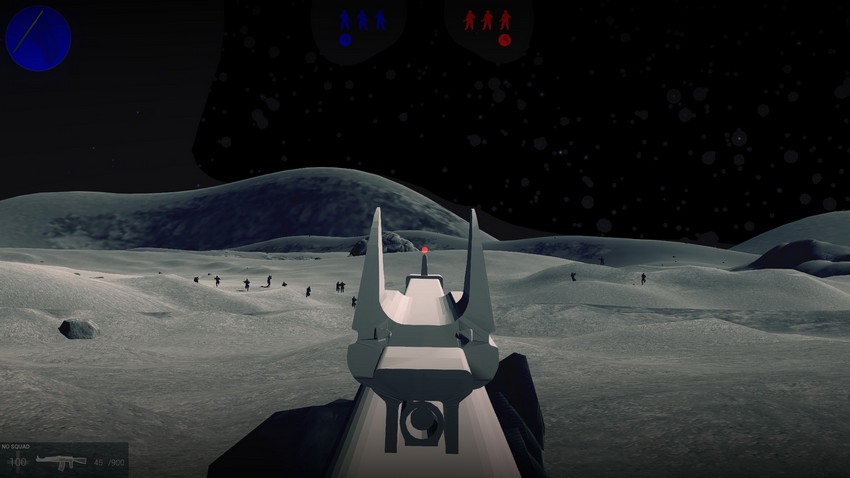Viewport: 850px width, 478px height.
Task: Select the assault rifle weapon icon
Action: 61,462
